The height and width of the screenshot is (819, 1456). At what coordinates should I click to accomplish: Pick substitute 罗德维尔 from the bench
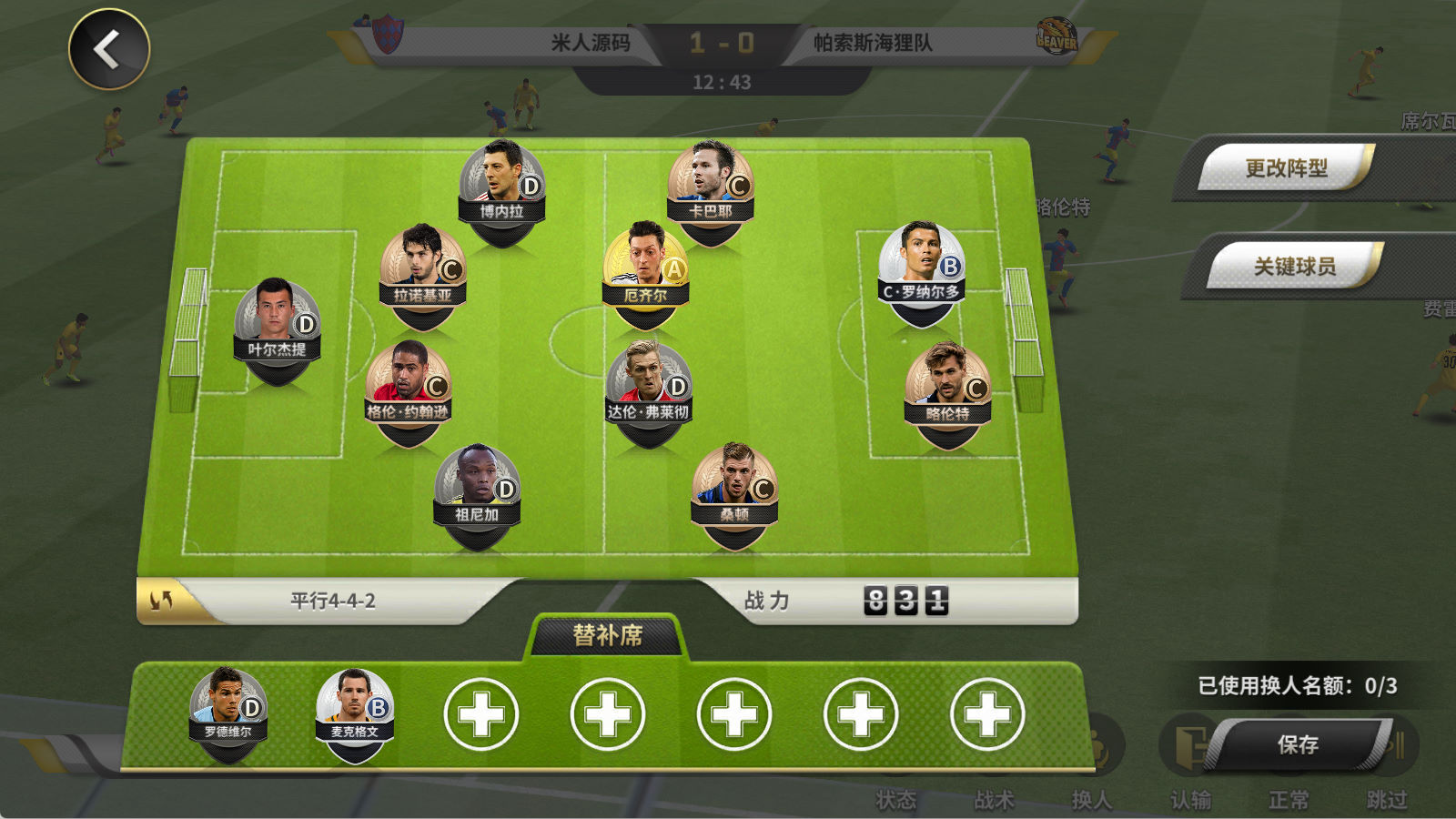[x=227, y=708]
